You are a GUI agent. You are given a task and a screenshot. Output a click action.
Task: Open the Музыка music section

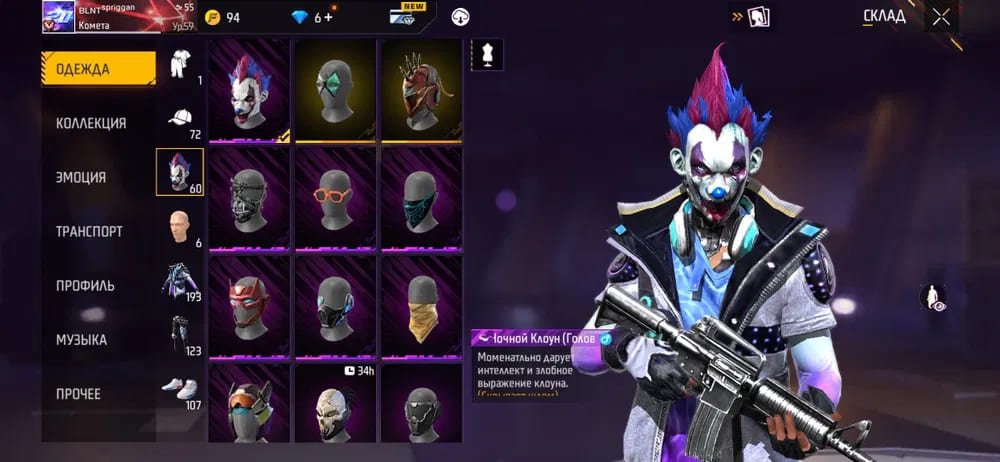tap(81, 340)
